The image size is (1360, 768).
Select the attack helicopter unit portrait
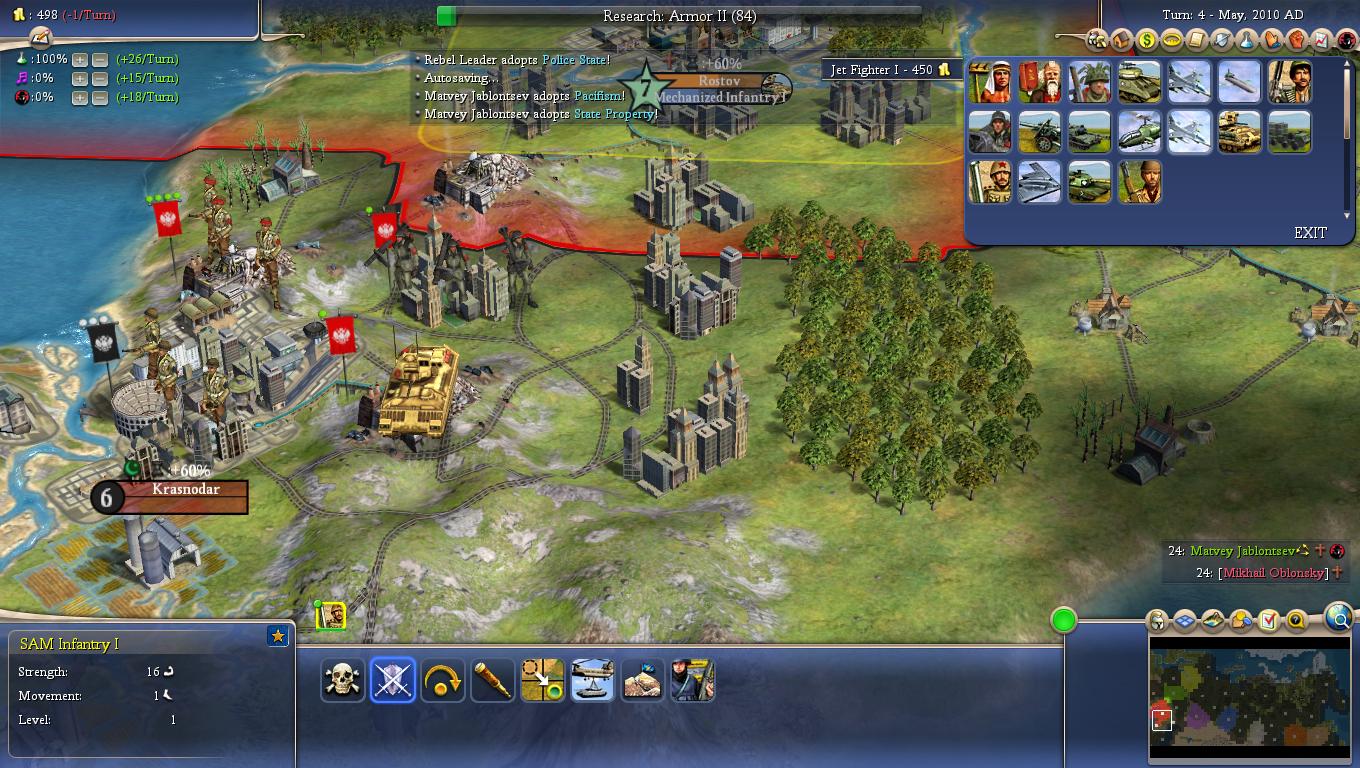1139,132
